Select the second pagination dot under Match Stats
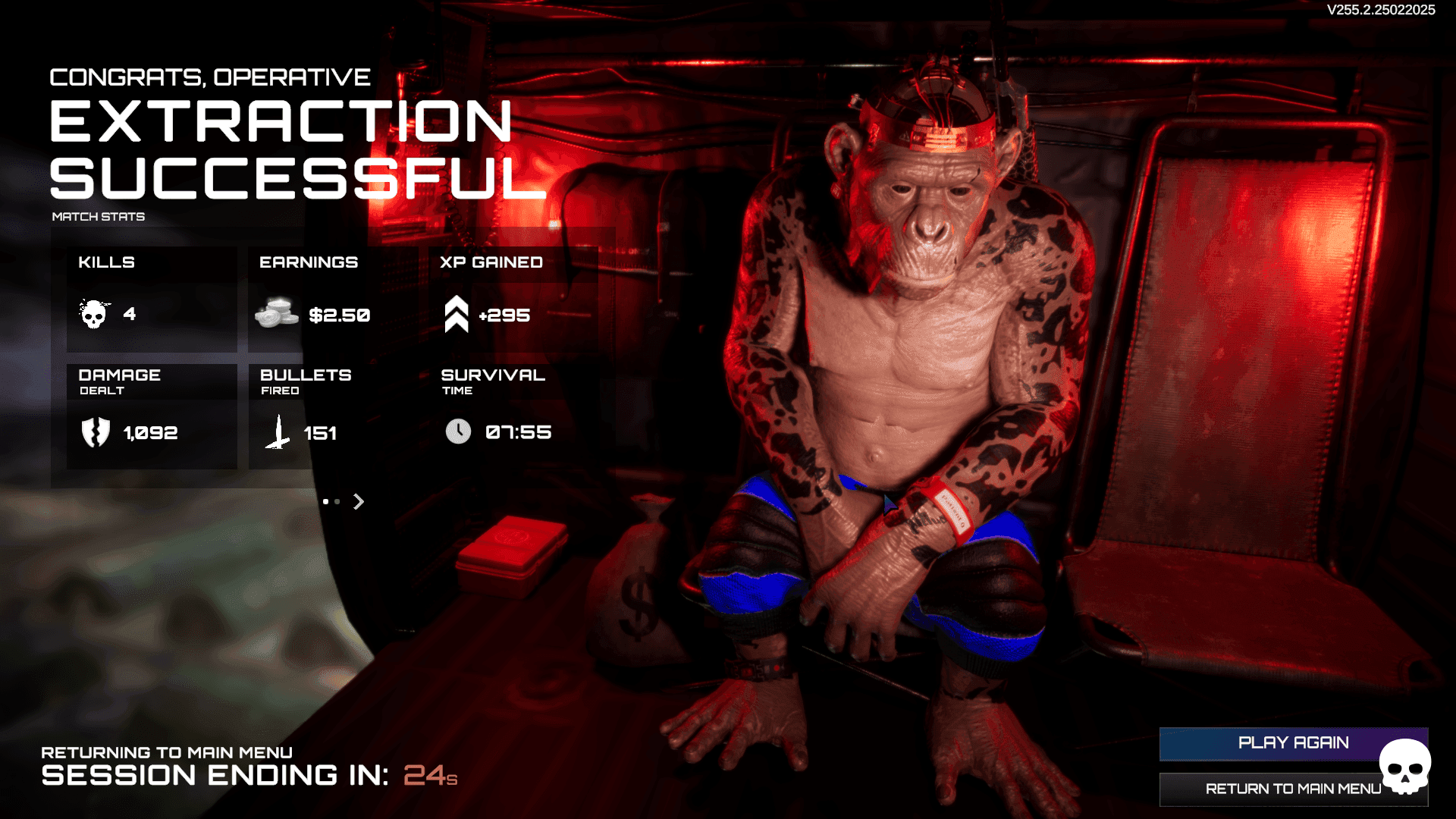 click(336, 501)
